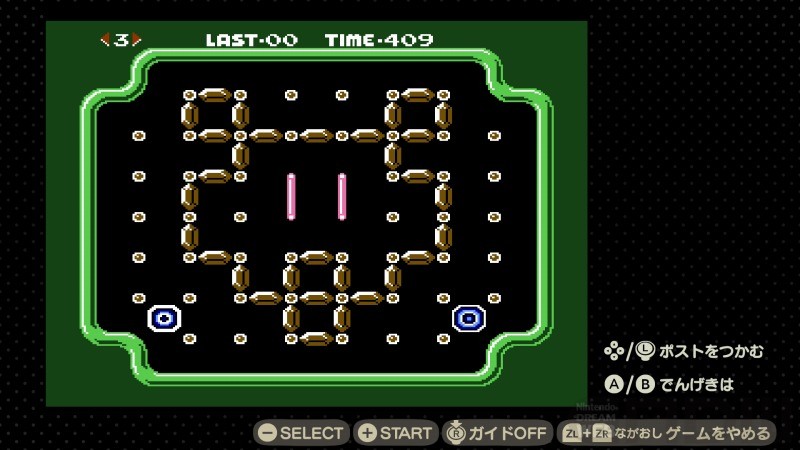Click the right arrow beside stage number 3
Image resolution: width=800 pixels, height=450 pixels.
pyautogui.click(x=137, y=40)
